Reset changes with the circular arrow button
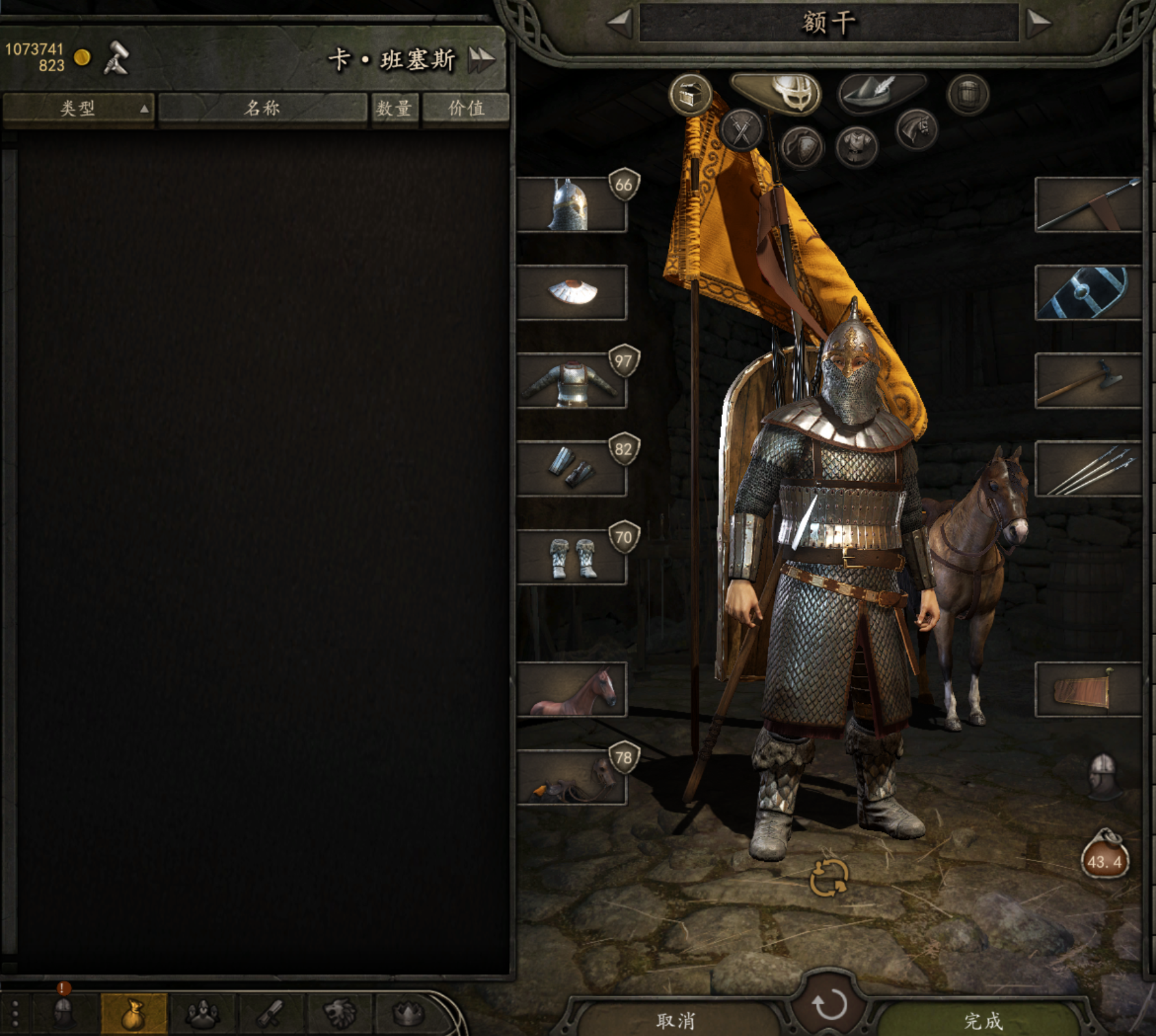Image resolution: width=1156 pixels, height=1036 pixels. 829,1004
